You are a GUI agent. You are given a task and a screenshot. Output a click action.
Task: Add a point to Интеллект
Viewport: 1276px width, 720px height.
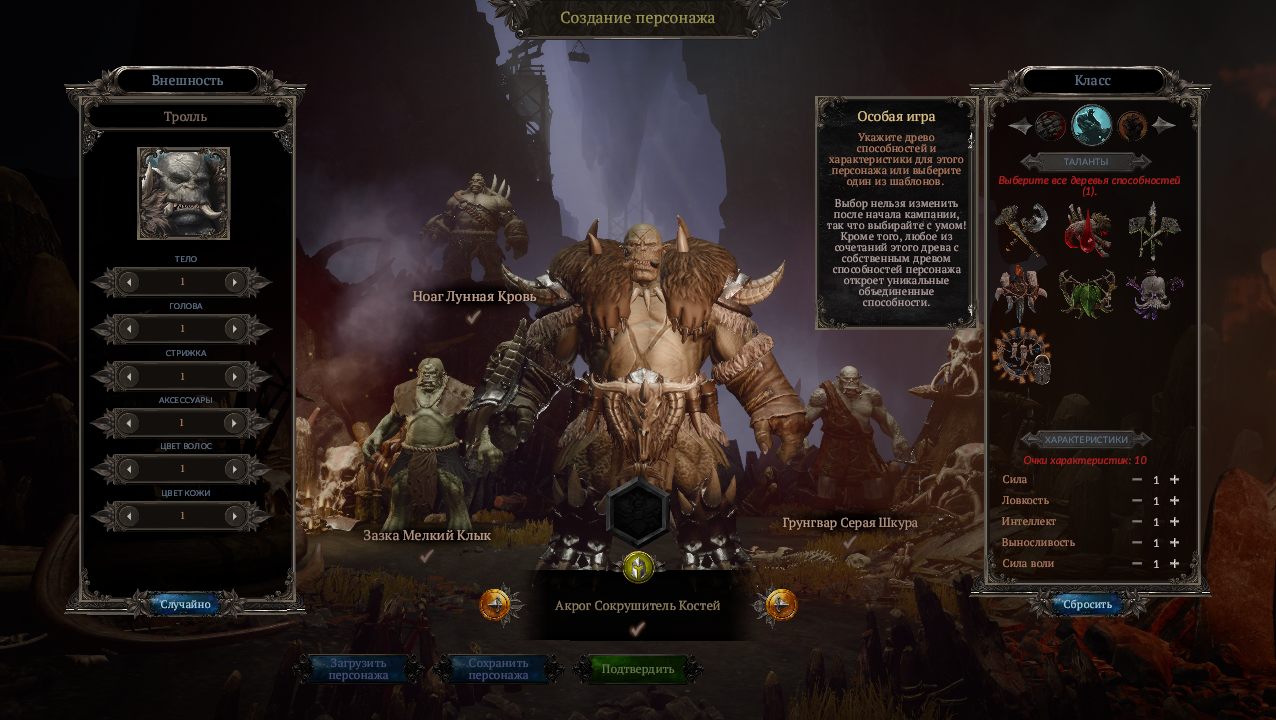click(x=1174, y=522)
